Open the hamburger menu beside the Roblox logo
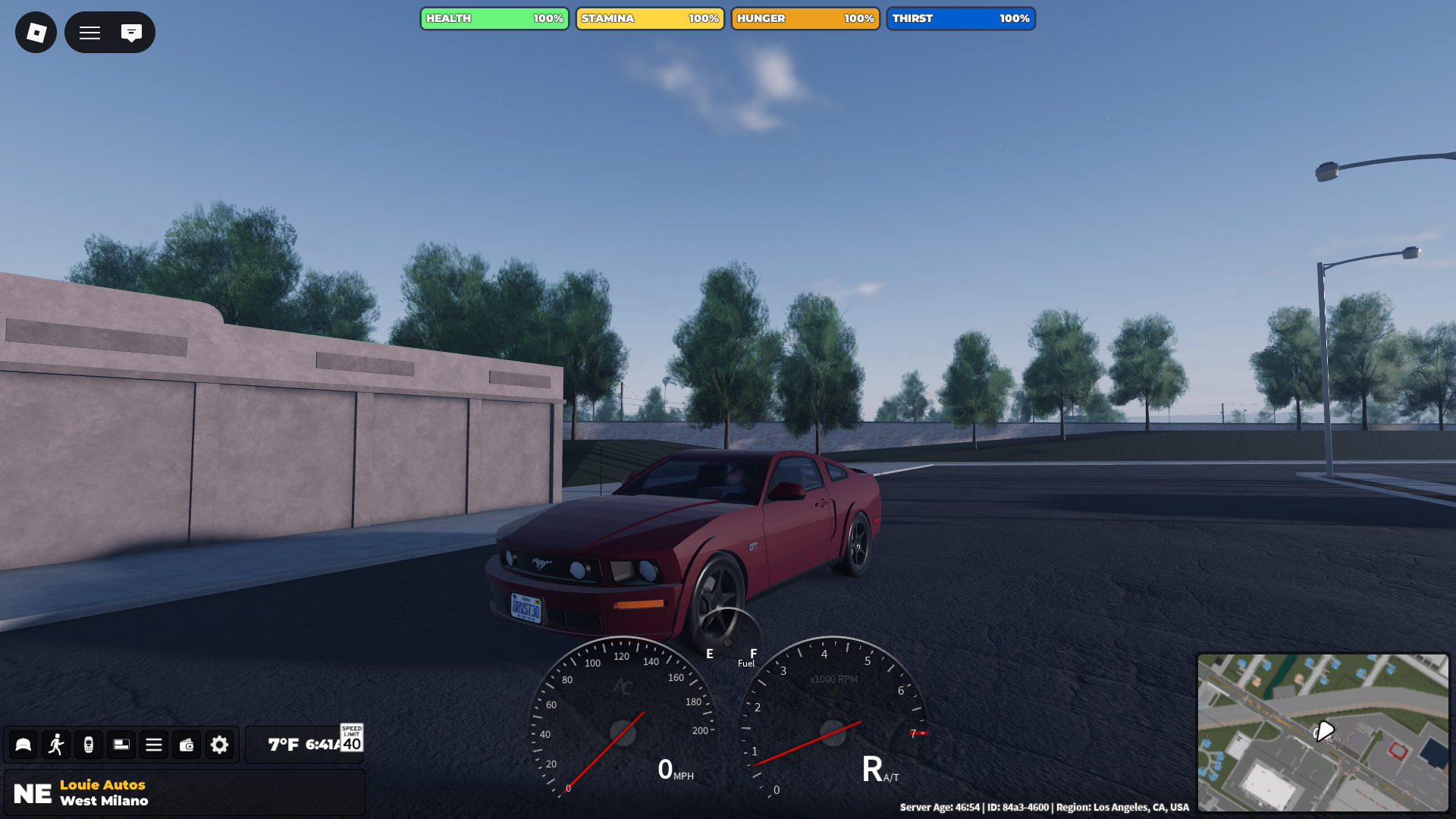Image resolution: width=1456 pixels, height=819 pixels. click(x=90, y=33)
